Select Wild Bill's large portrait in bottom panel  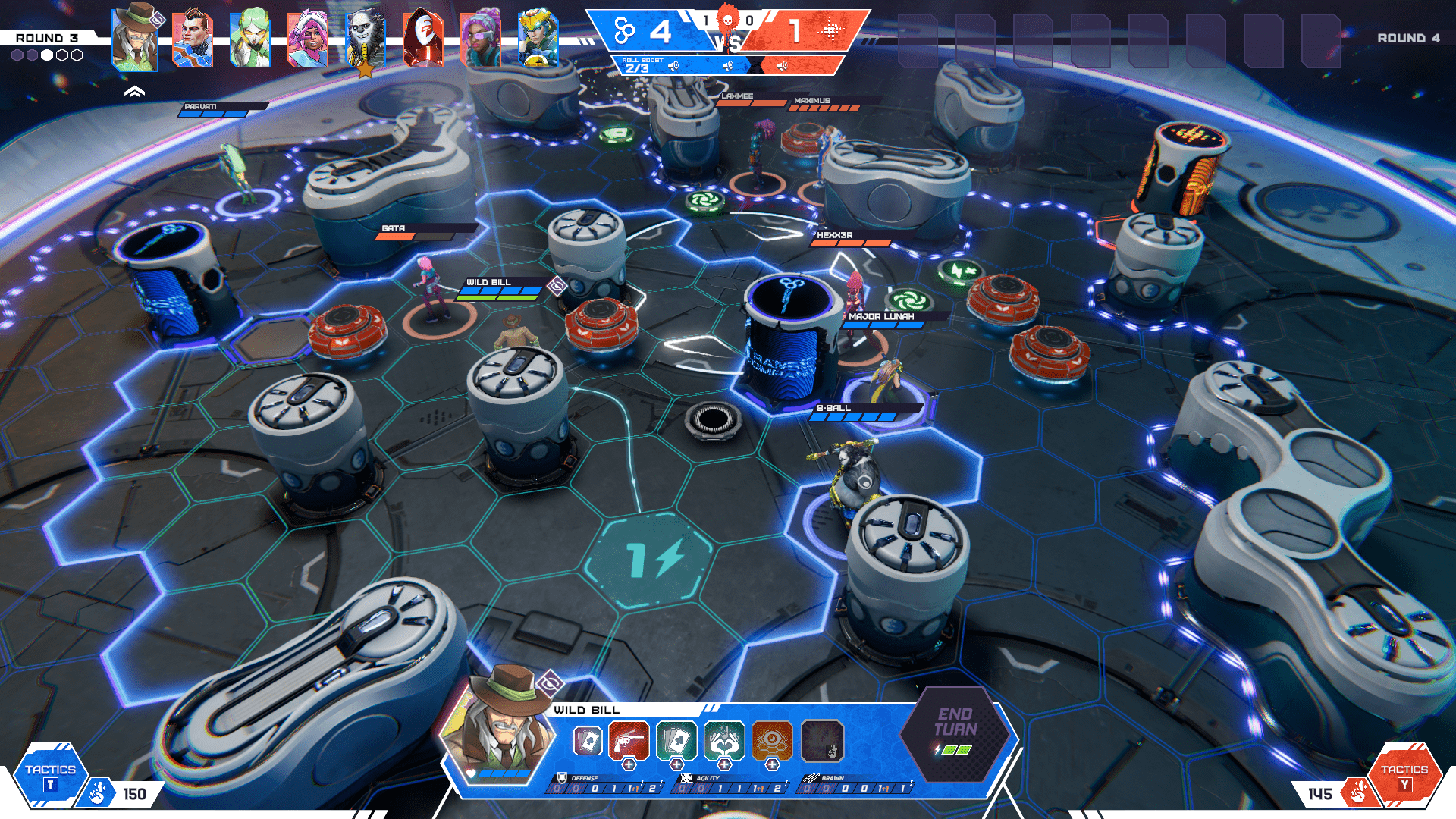pyautogui.click(x=498, y=724)
